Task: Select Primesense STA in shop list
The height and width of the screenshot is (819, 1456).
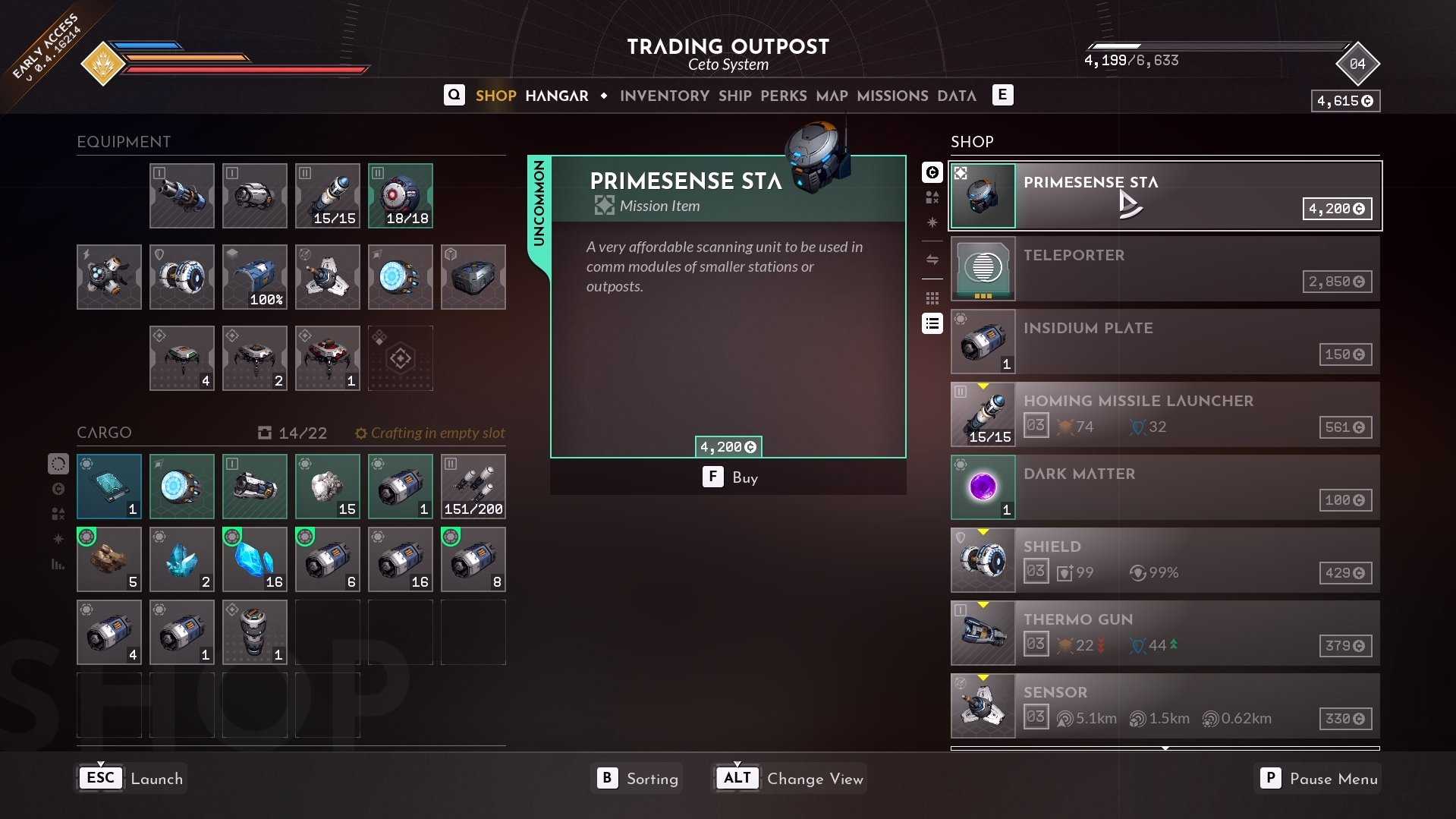Action: (x=1165, y=196)
